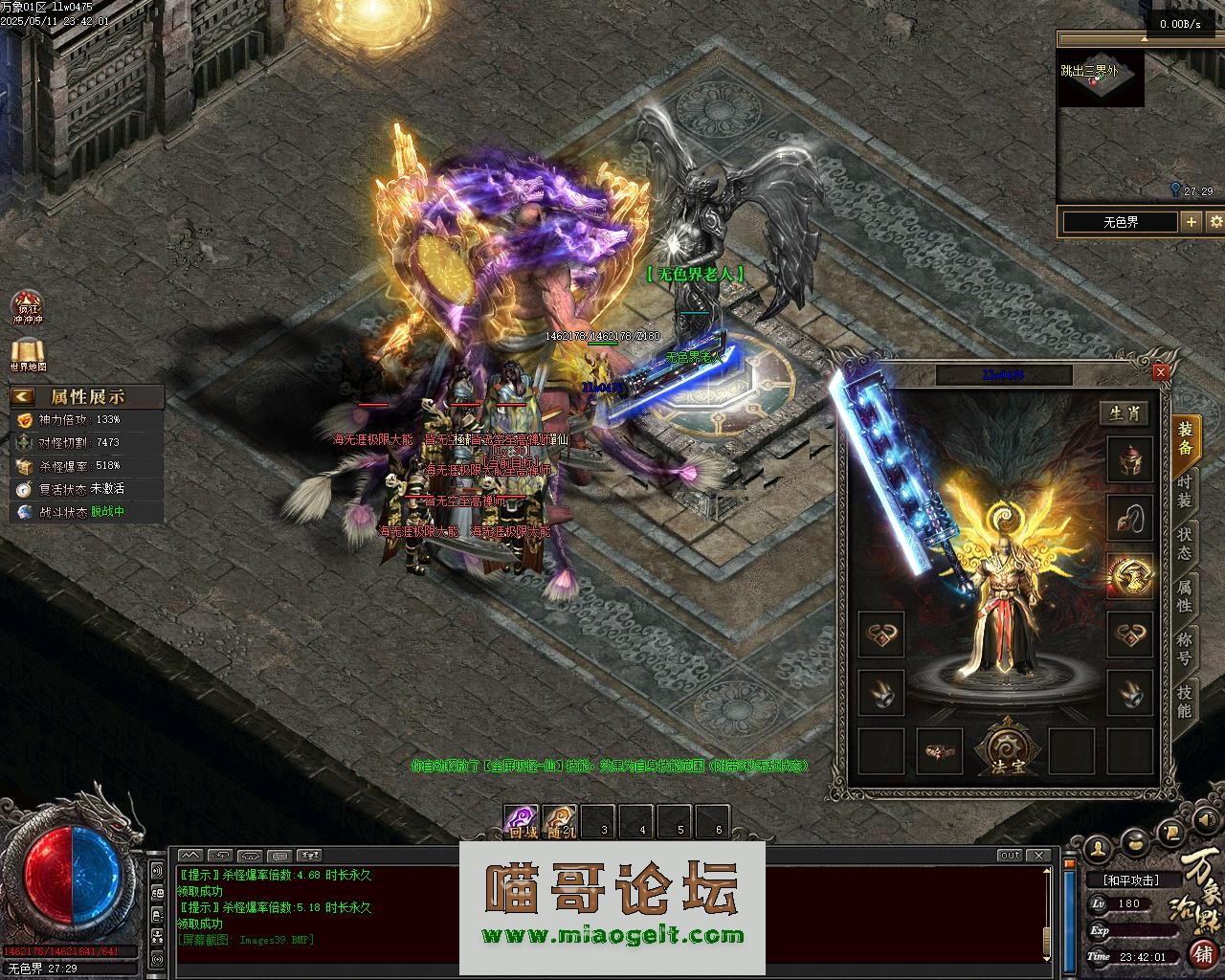Close the character equipment panel
Viewport: 1225px width, 980px height.
coord(1161,371)
